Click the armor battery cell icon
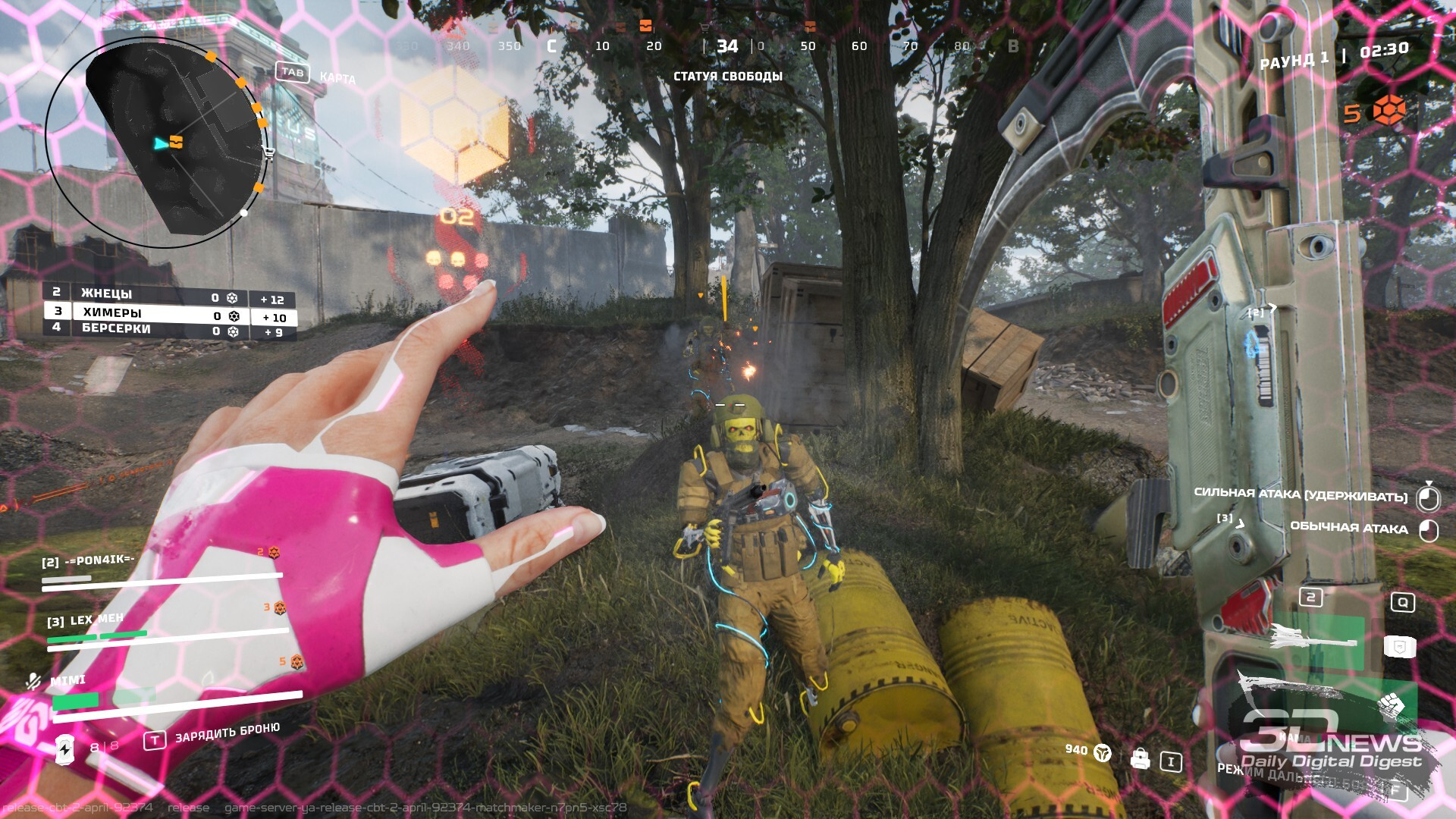 coord(65,749)
